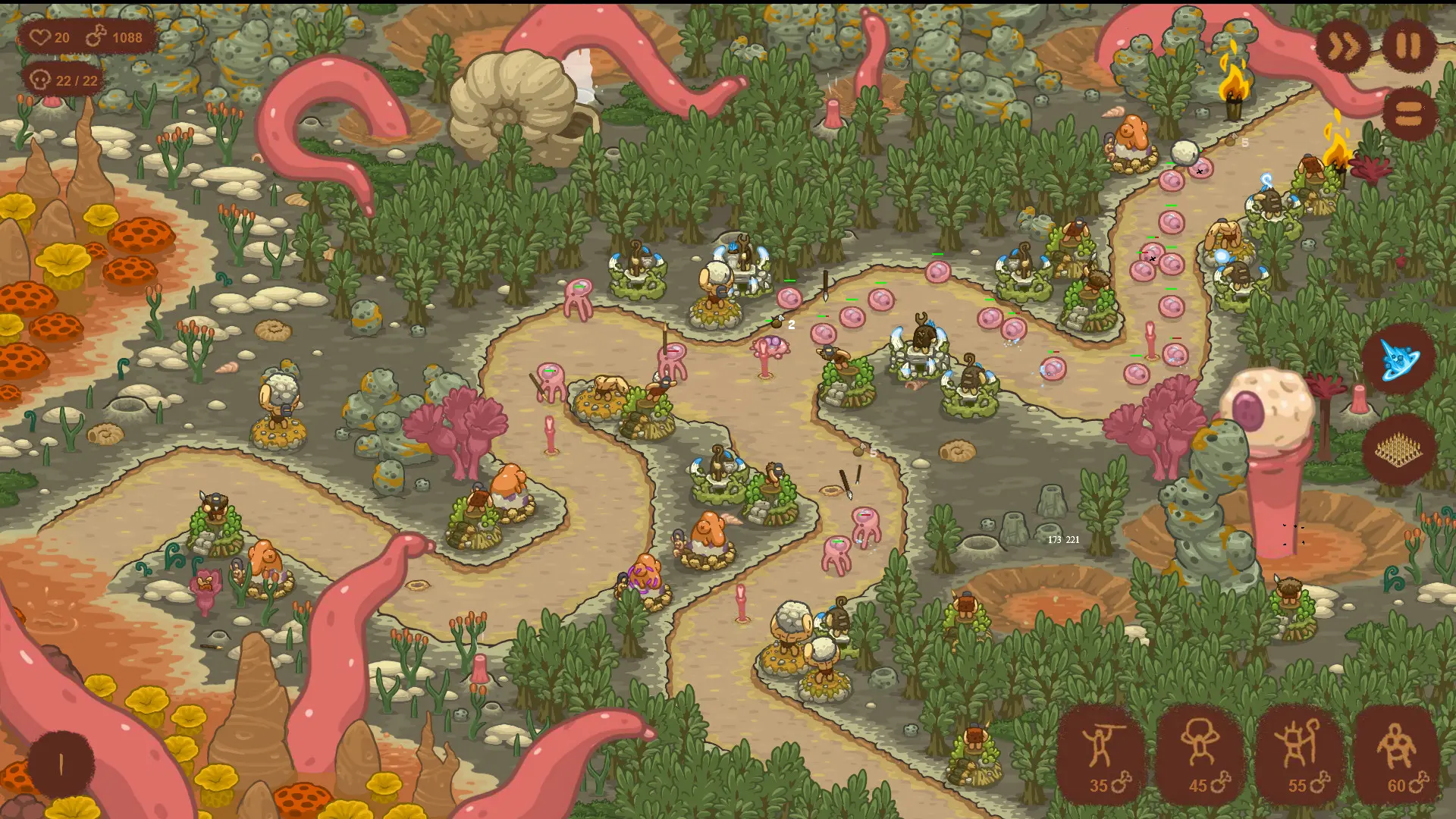Image resolution: width=1456 pixels, height=819 pixels.
Task: Click the skull icon on the wave counter
Action: (39, 78)
